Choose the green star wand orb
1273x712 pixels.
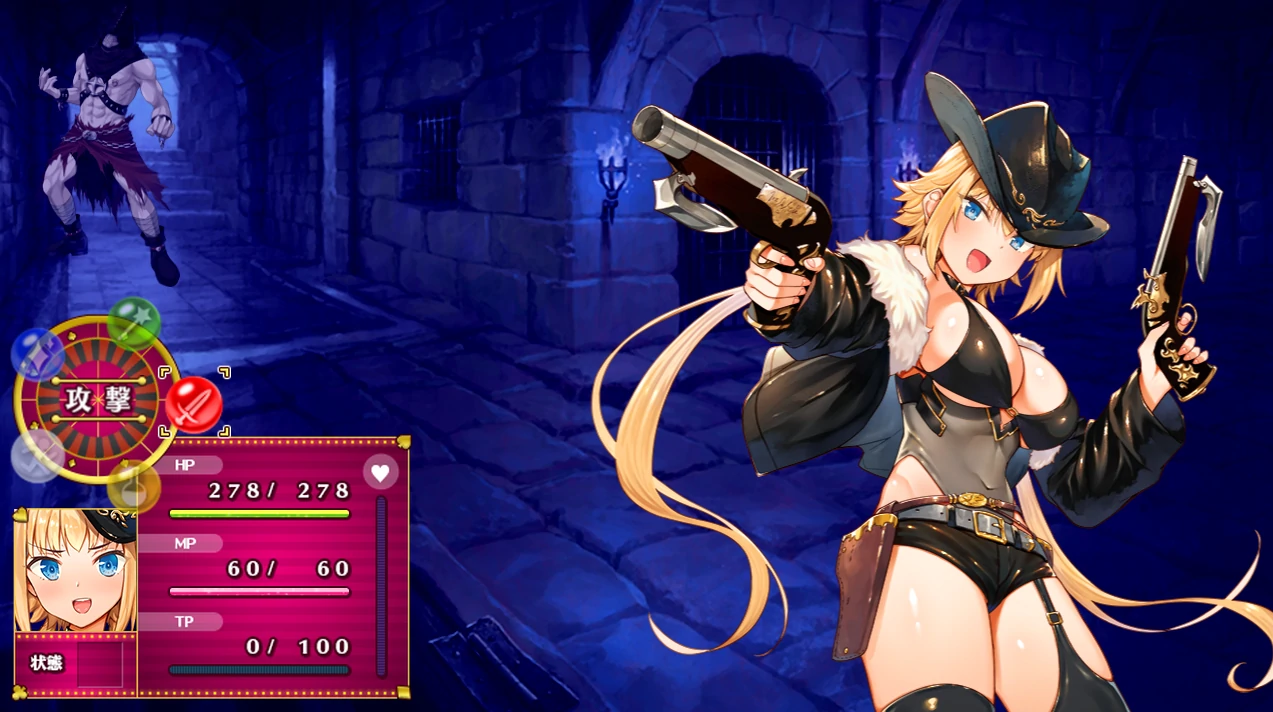(x=134, y=322)
